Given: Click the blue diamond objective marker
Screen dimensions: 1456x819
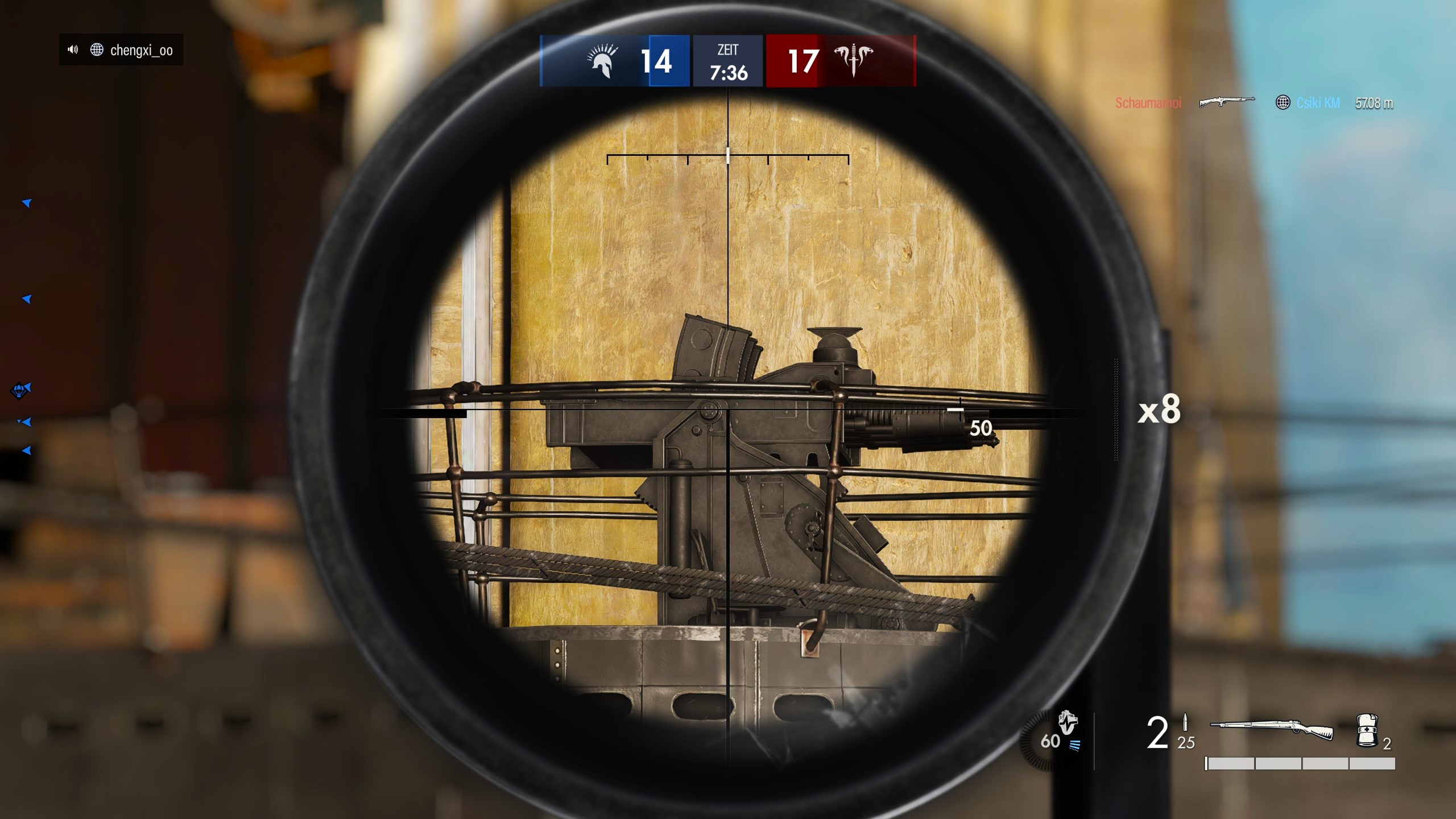Looking at the screenshot, I should tap(18, 391).
